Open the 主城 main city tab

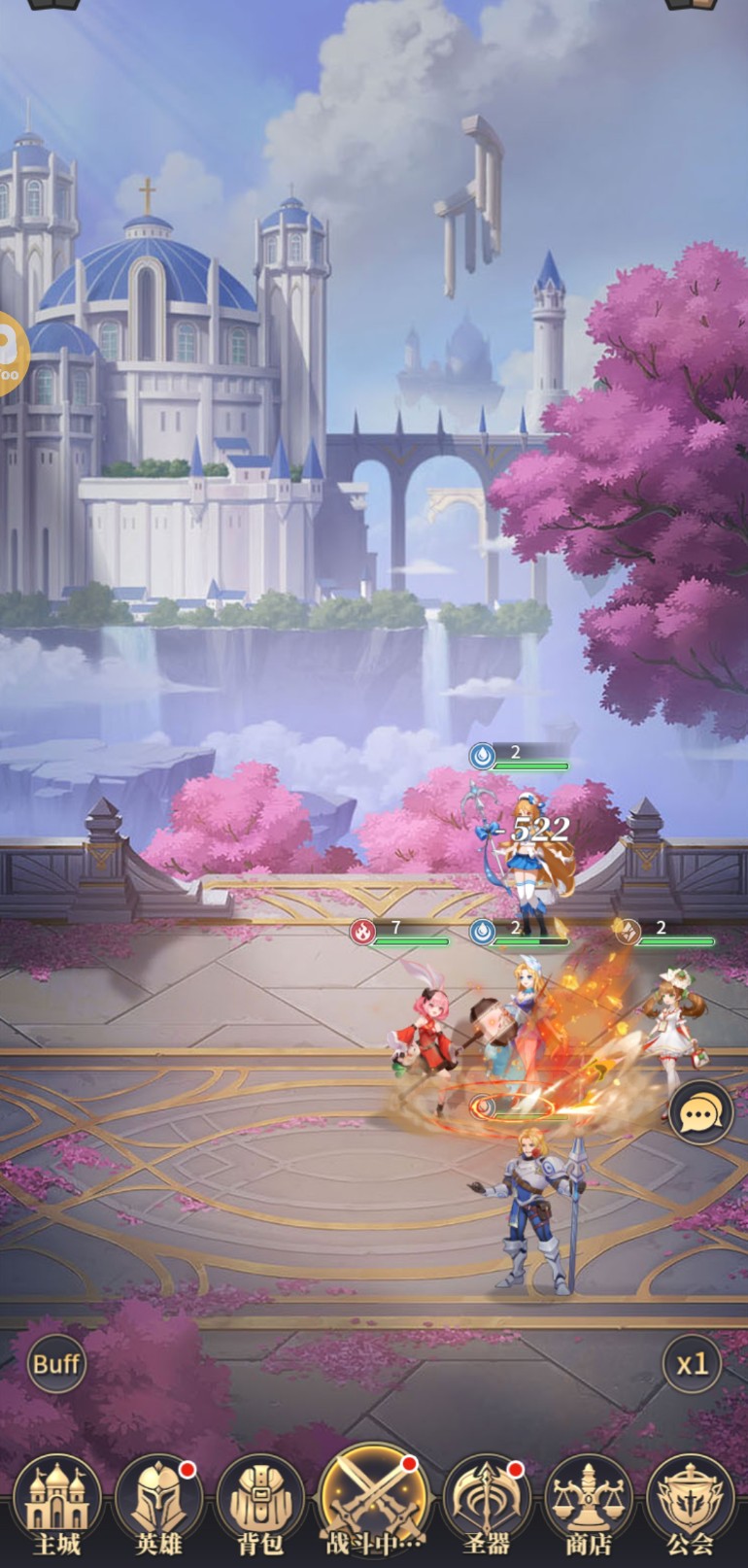click(55, 1506)
